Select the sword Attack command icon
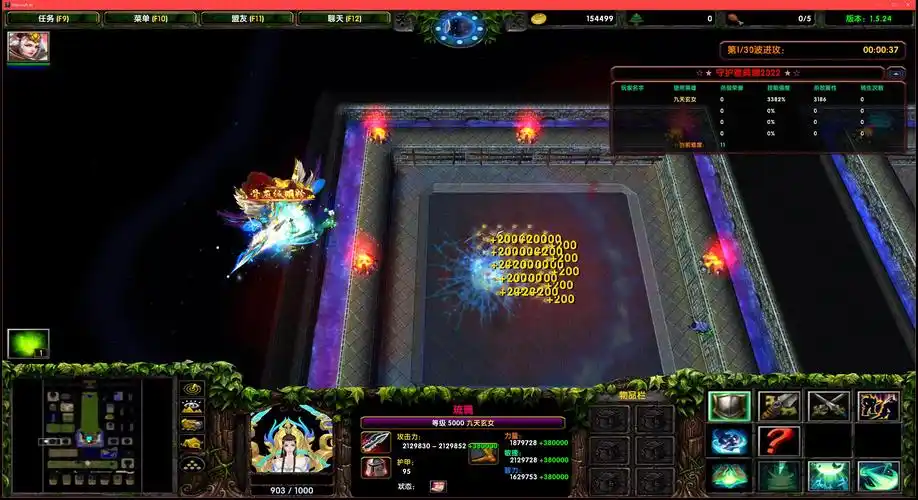 coord(779,406)
